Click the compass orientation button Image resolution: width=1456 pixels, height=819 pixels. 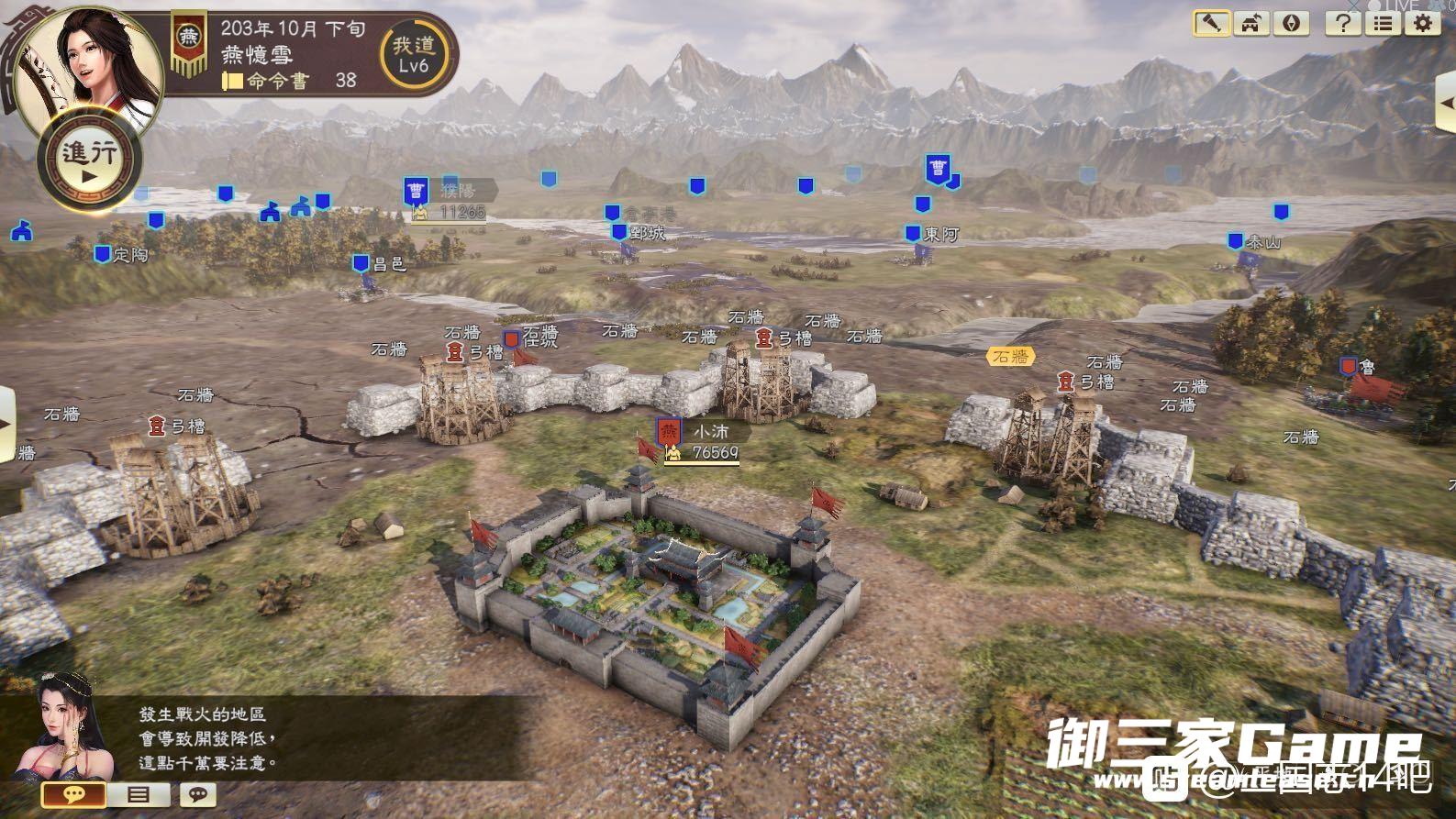coord(1292,23)
